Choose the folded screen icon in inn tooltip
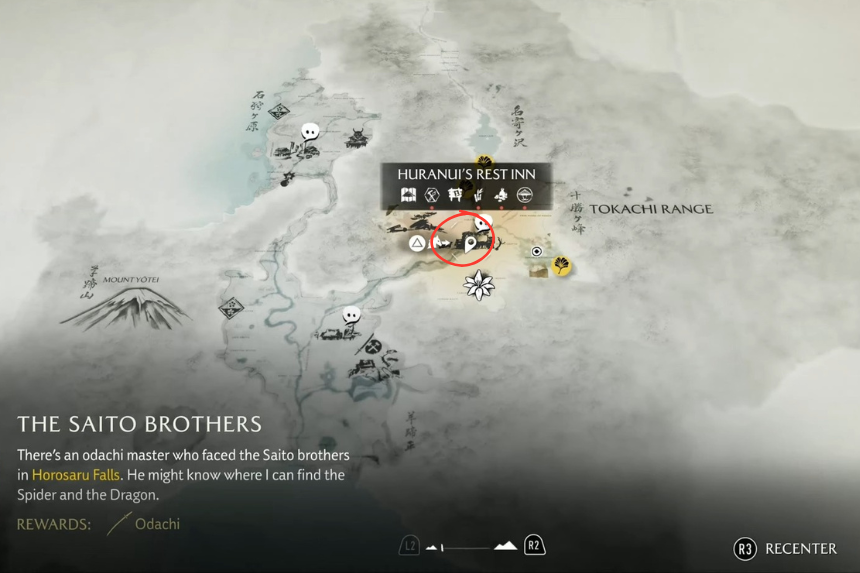The height and width of the screenshot is (573, 860). pos(408,195)
